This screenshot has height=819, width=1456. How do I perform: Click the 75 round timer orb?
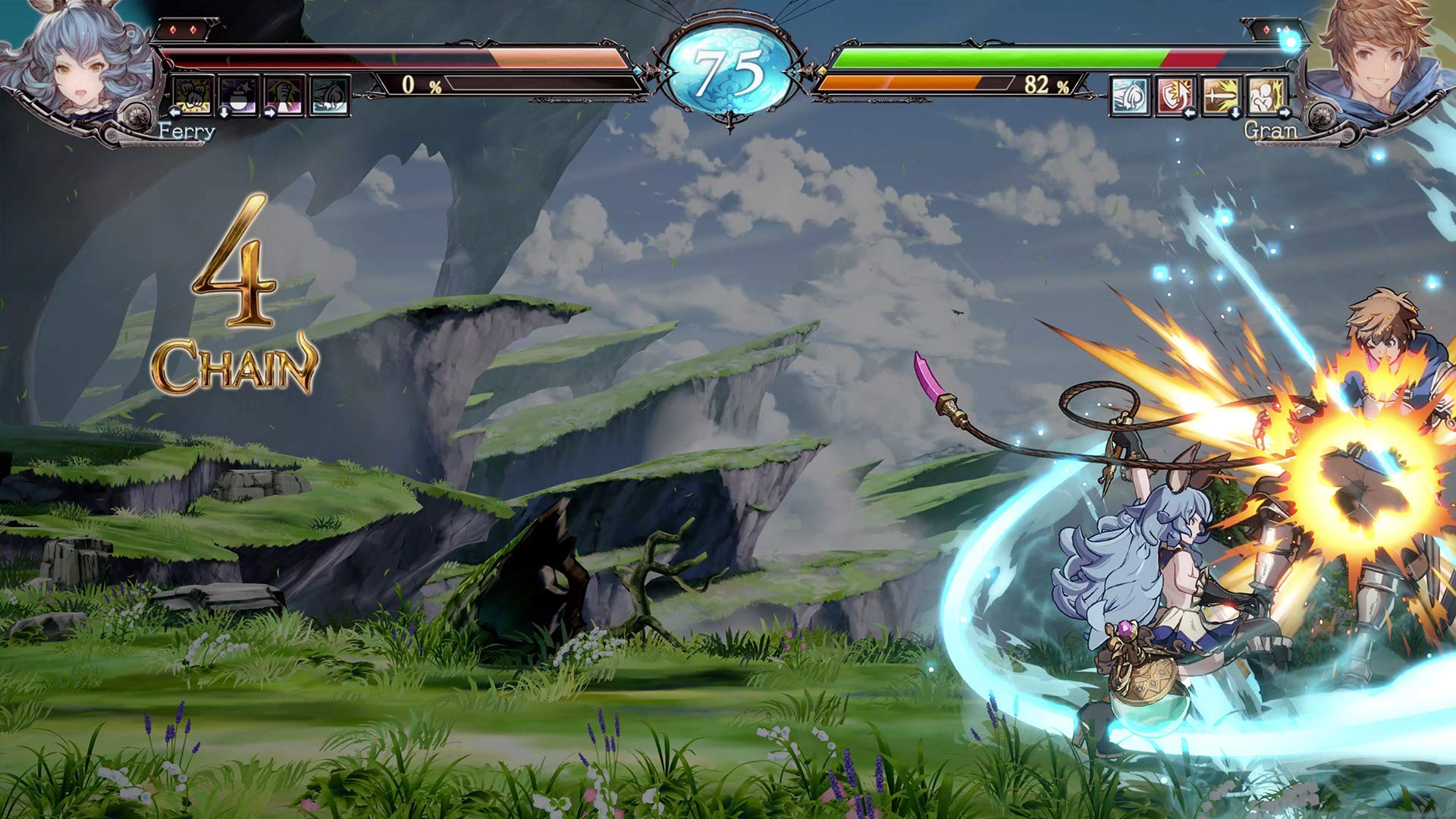coord(730,68)
